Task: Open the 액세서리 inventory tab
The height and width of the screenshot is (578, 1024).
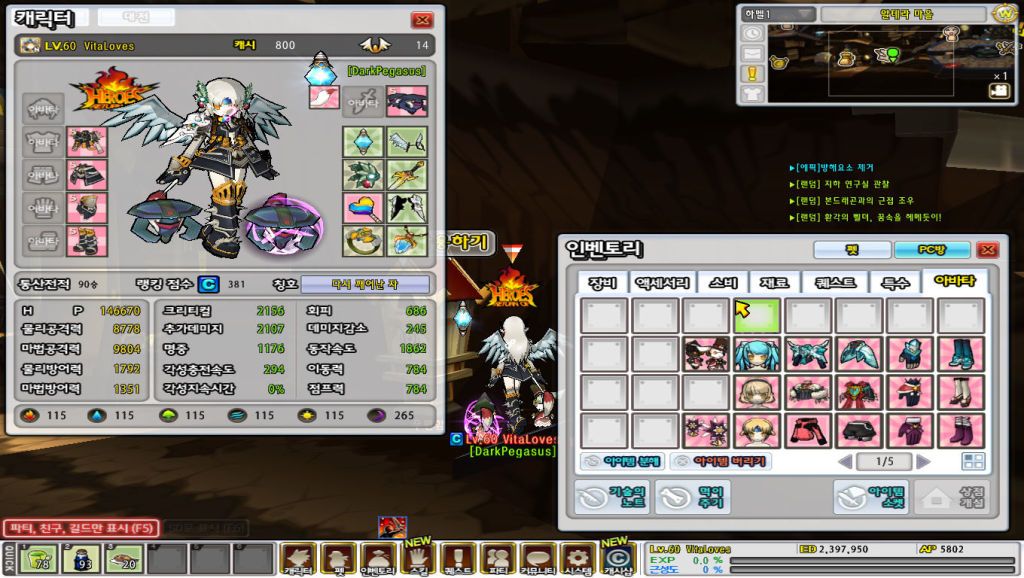Action: (x=661, y=283)
